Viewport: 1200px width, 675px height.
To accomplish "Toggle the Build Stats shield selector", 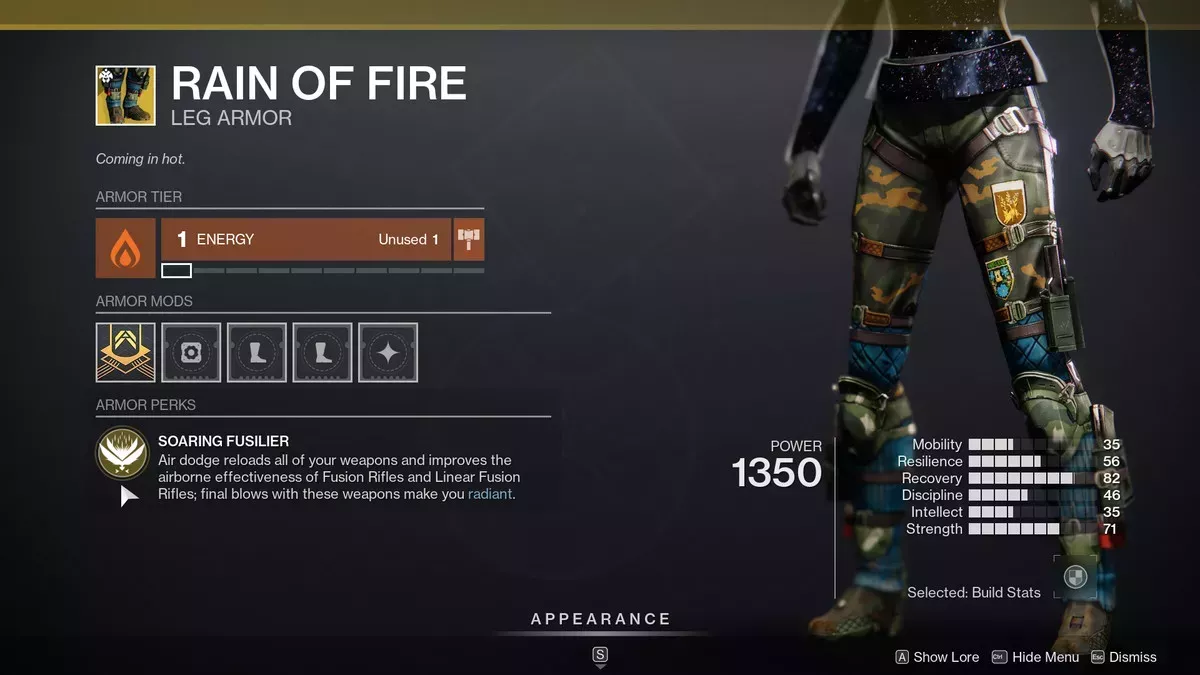I will [x=1075, y=577].
